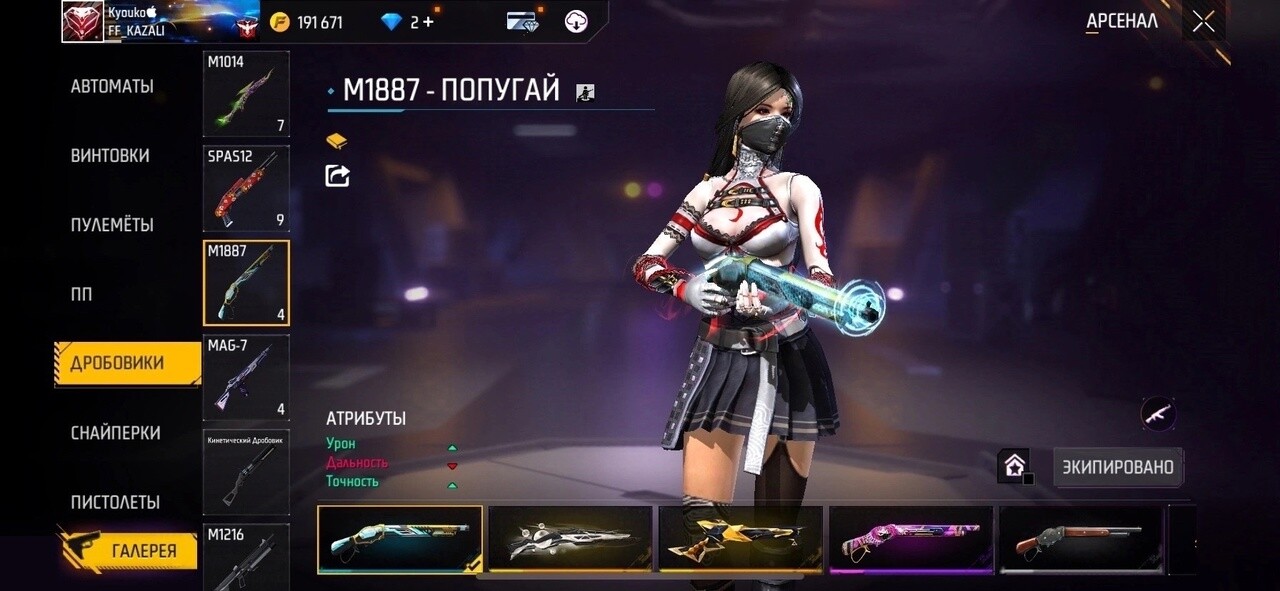
Task: Select the M1216 weapon slot
Action: click(x=246, y=557)
